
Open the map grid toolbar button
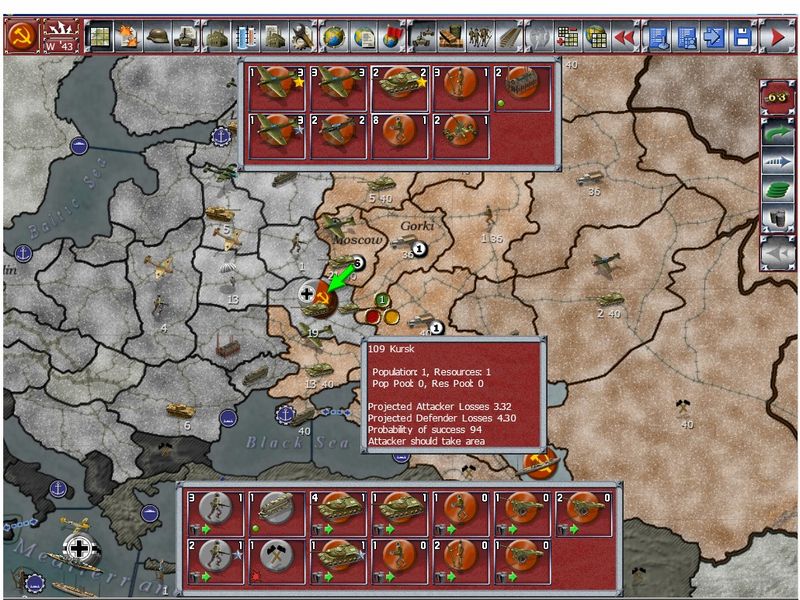[x=99, y=38]
